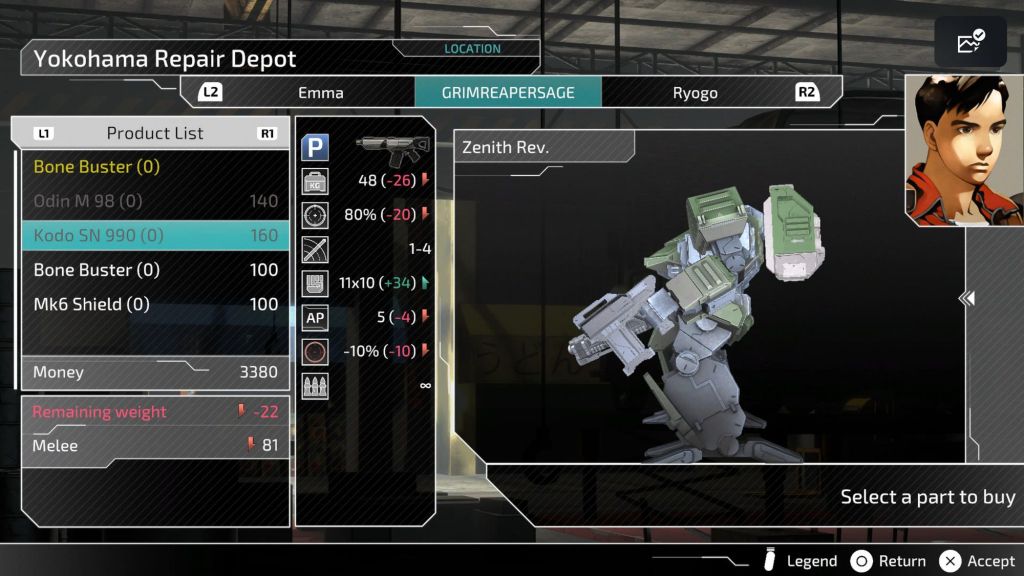Select the GRIMREAPERSAGE pilot tab
Viewport: 1024px width, 576px height.
point(508,93)
